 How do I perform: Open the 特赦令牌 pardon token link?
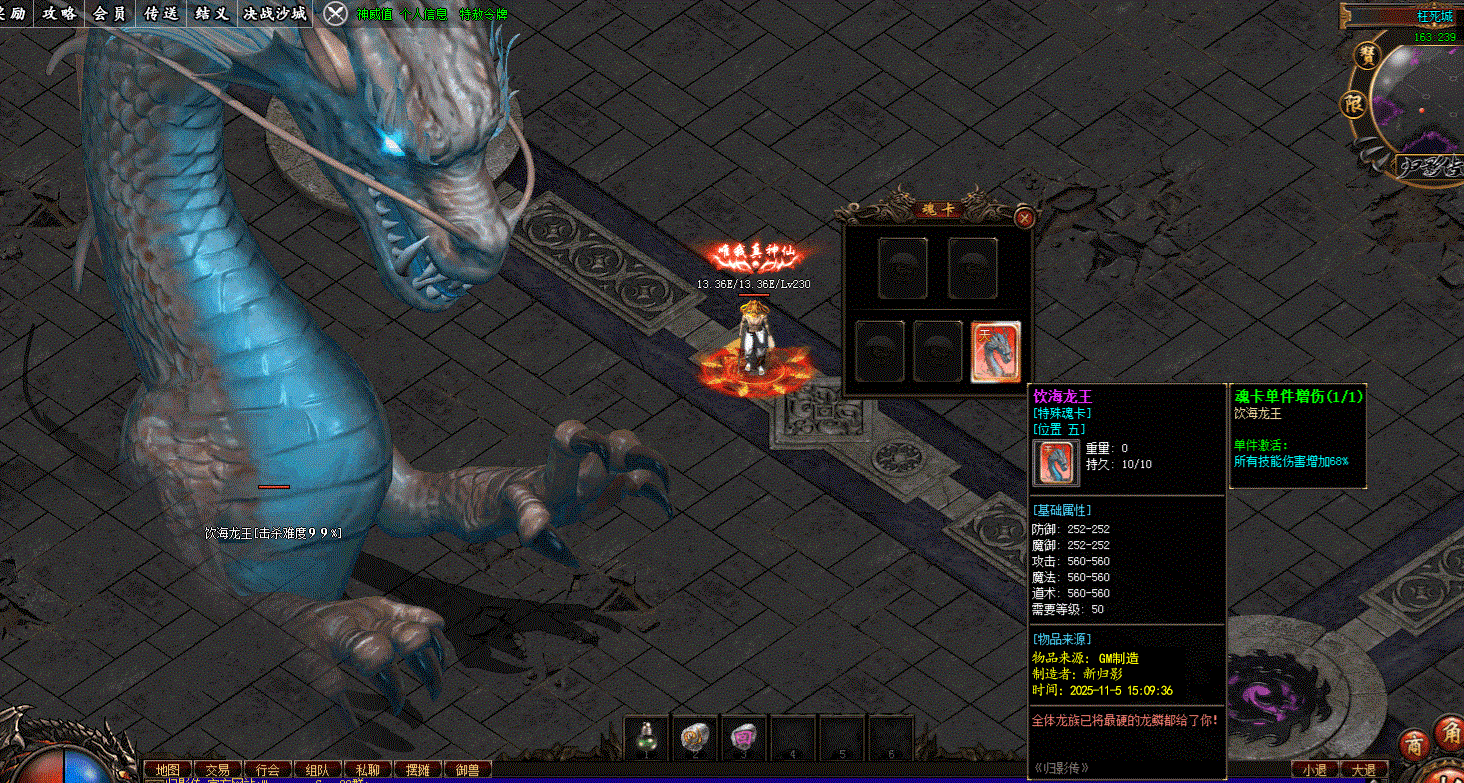point(484,14)
